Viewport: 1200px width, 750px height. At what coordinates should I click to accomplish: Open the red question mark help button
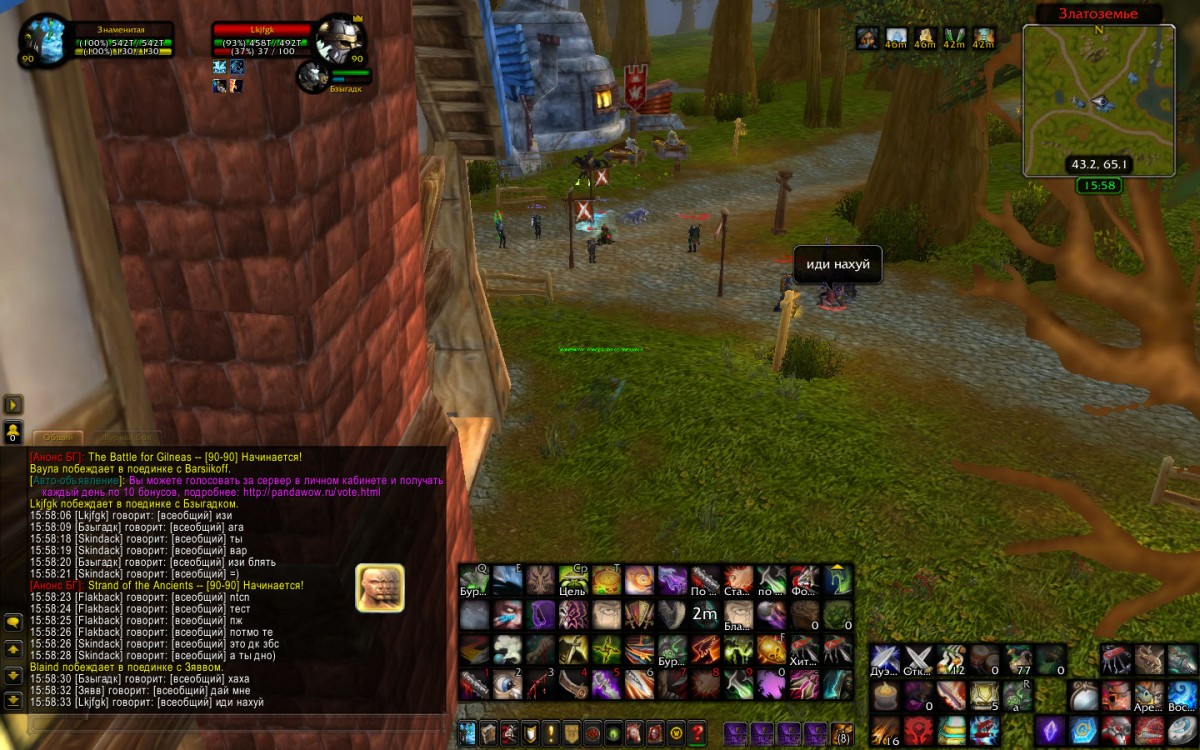(697, 732)
